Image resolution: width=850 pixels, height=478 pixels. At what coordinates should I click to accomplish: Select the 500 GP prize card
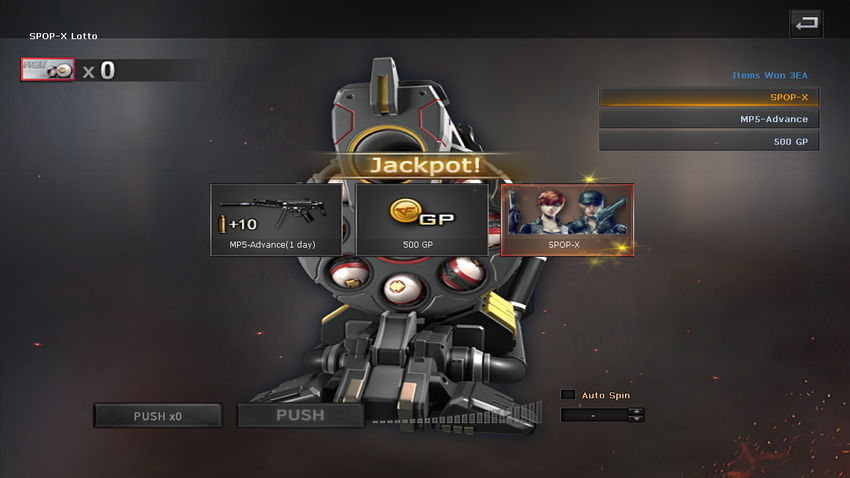(422, 219)
